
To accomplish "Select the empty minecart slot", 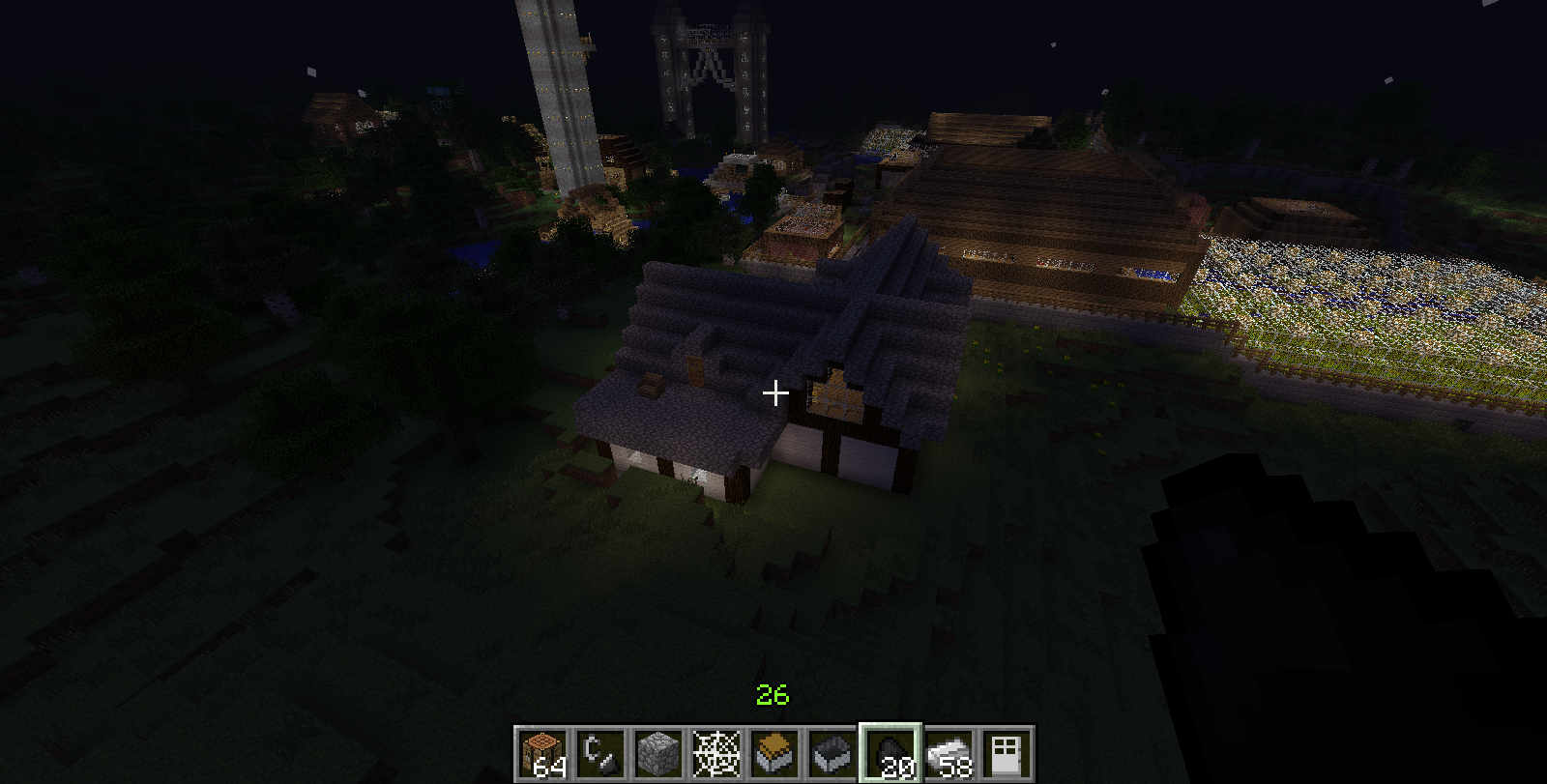I will point(832,753).
